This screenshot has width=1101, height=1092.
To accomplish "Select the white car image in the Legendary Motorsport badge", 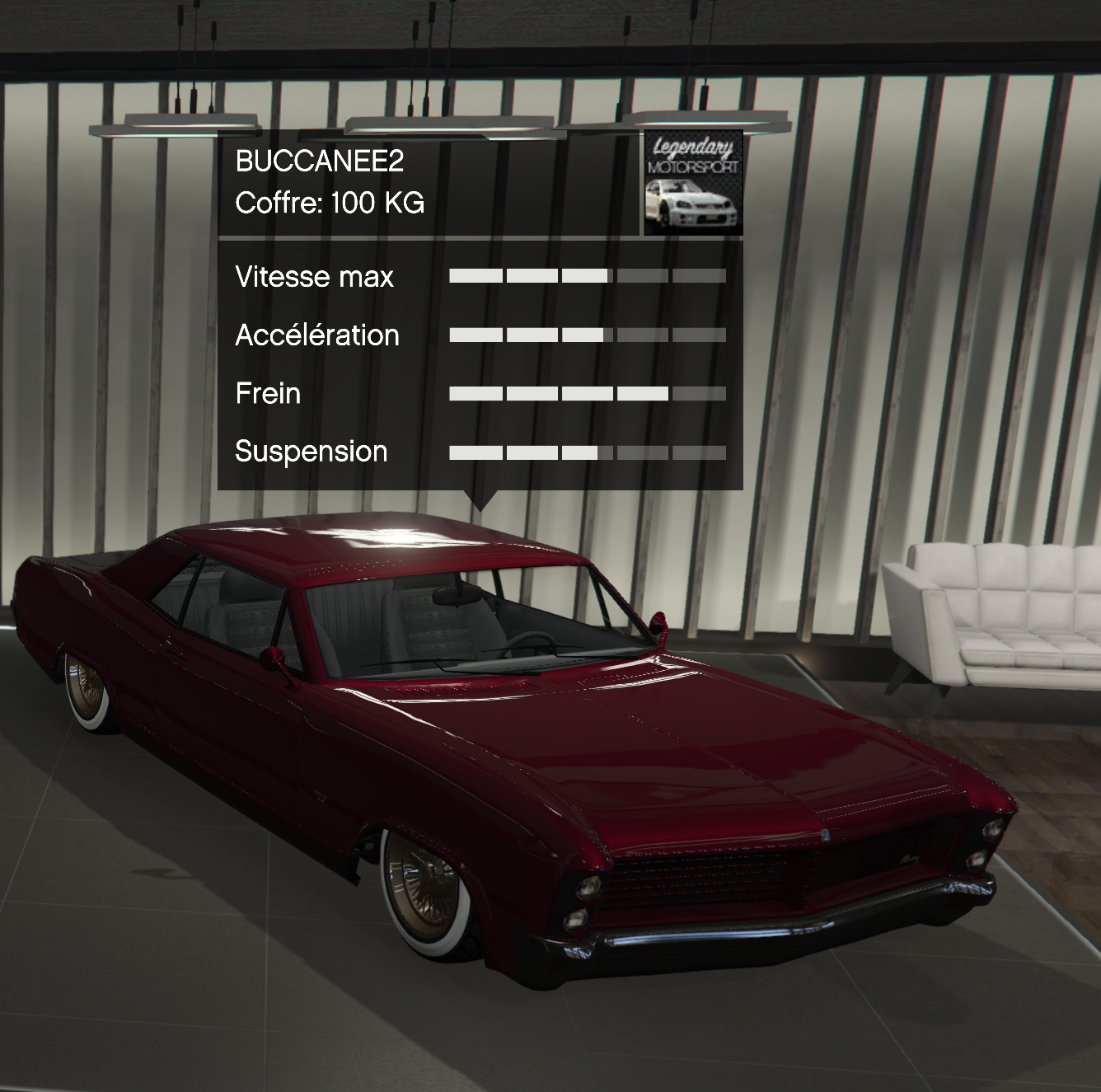I will click(x=693, y=206).
